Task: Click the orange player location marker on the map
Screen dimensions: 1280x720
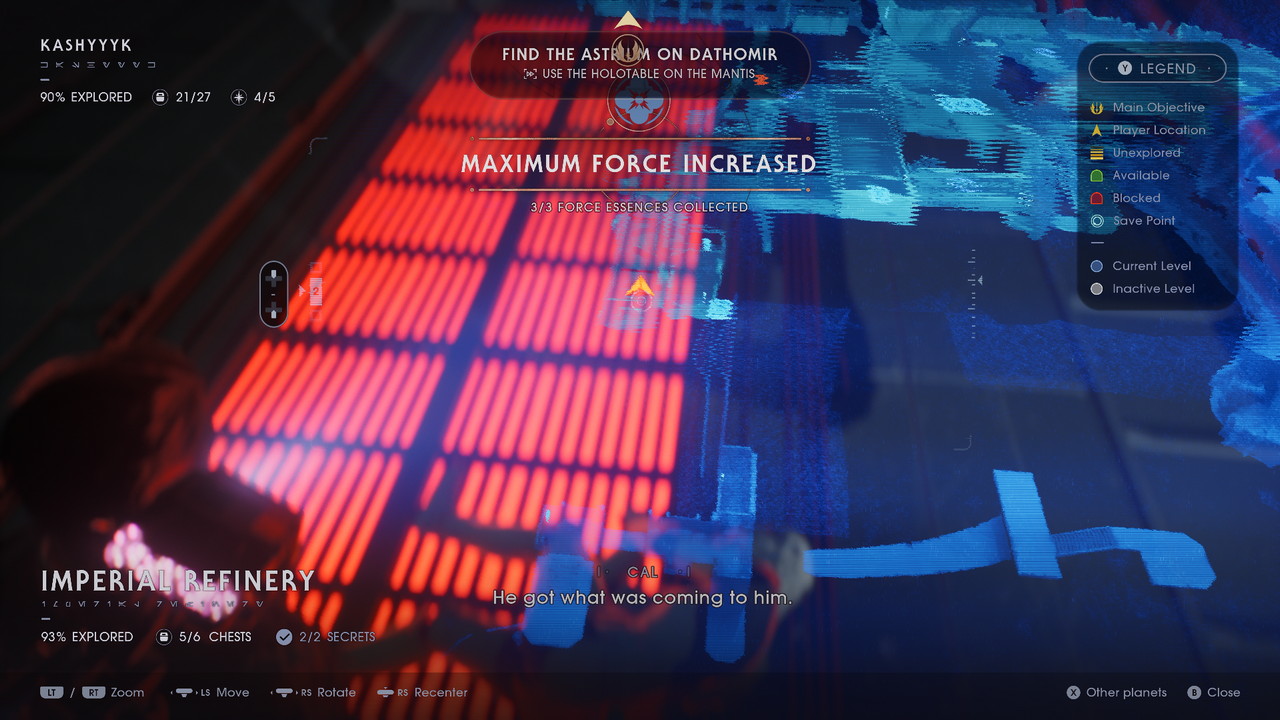Action: (640, 288)
